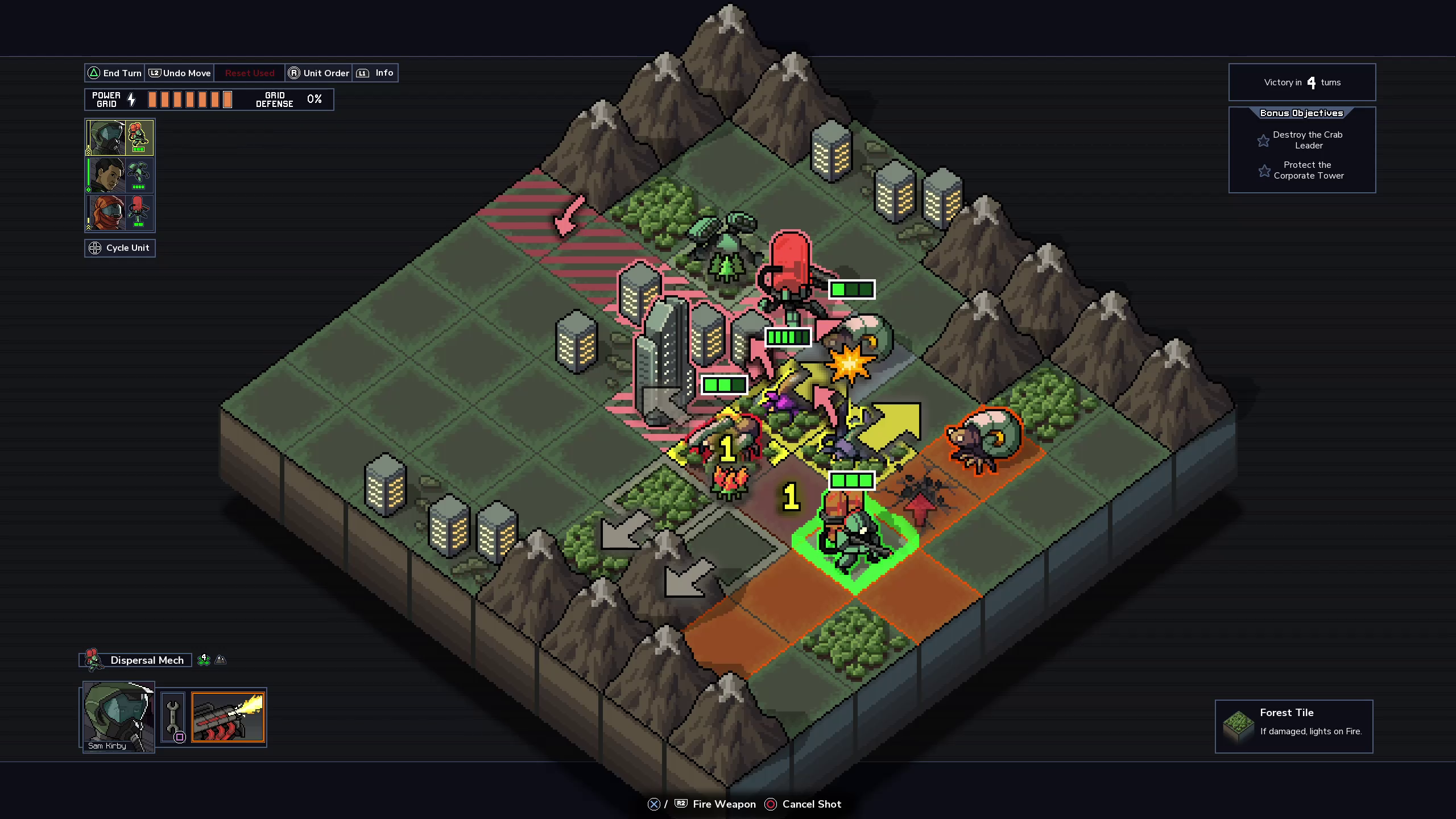Screen dimensions: 1456x819
Task: Click the Dispersal Mech name label
Action: click(x=147, y=660)
